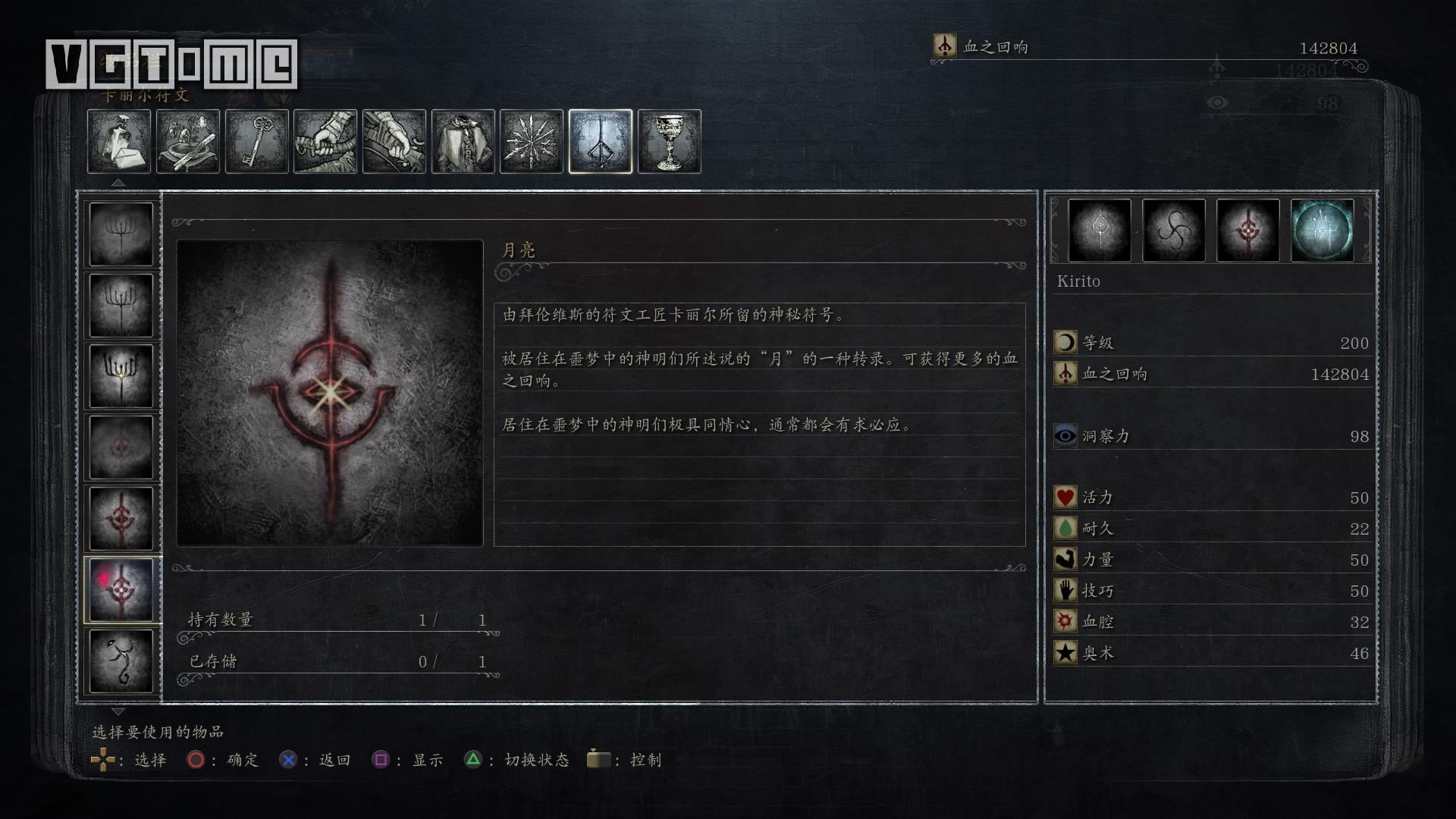Click the down arrow below the rune list
This screenshot has width=1456, height=819.
[118, 712]
